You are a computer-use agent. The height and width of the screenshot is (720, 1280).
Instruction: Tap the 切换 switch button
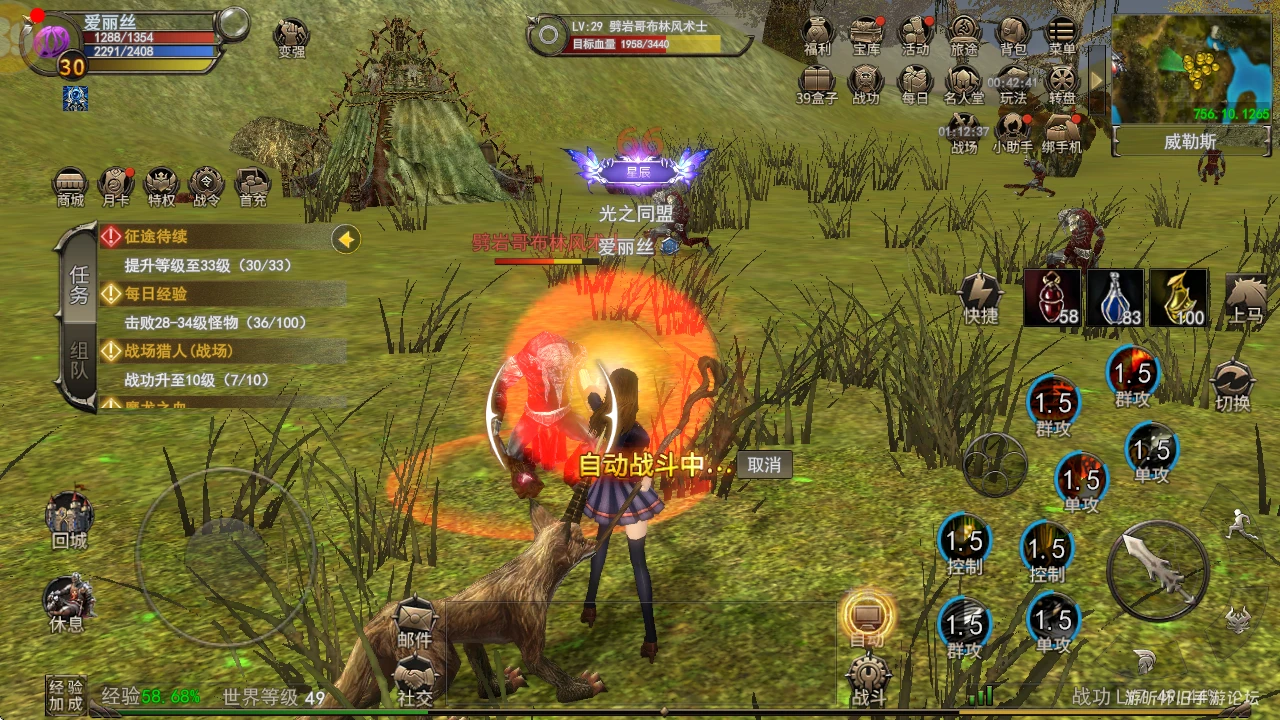1232,385
